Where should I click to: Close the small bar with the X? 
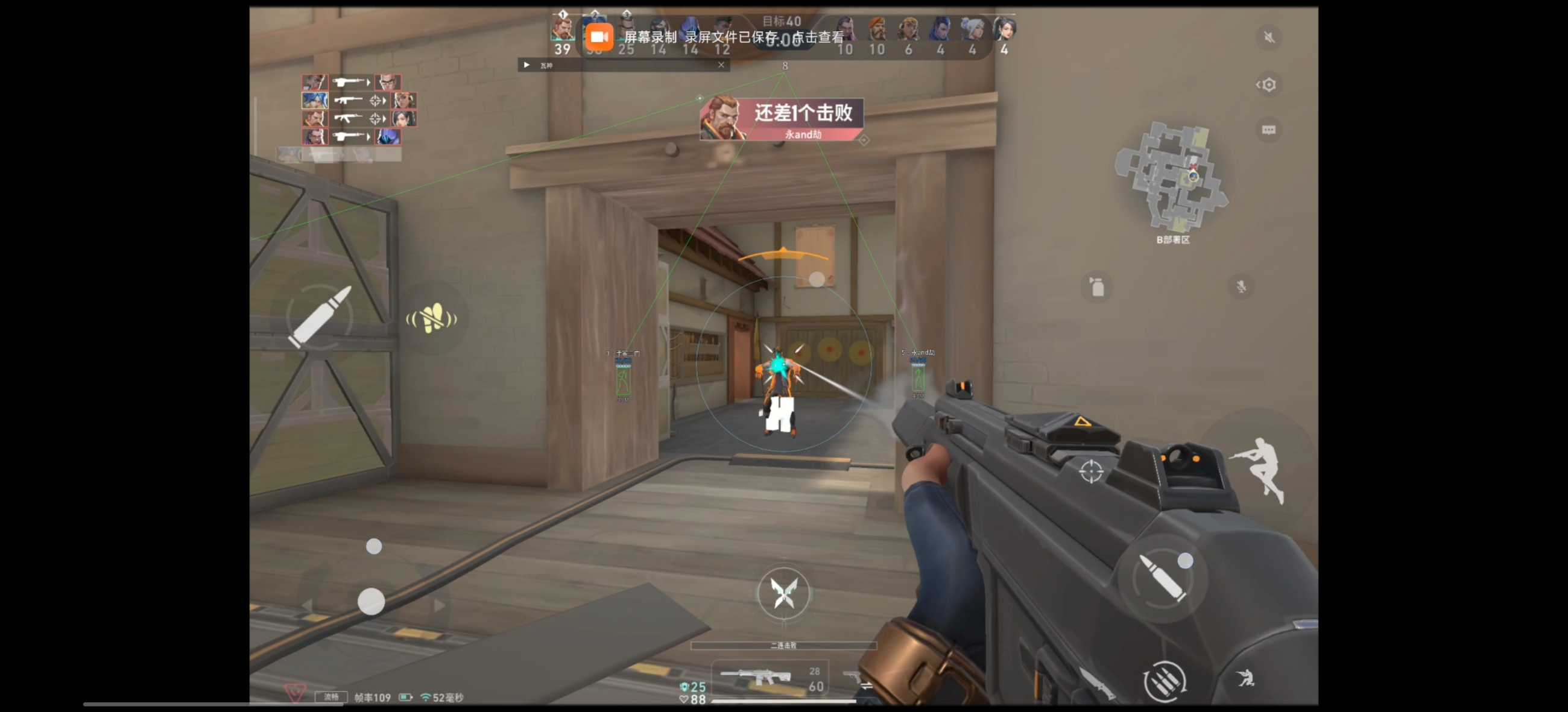click(x=721, y=65)
